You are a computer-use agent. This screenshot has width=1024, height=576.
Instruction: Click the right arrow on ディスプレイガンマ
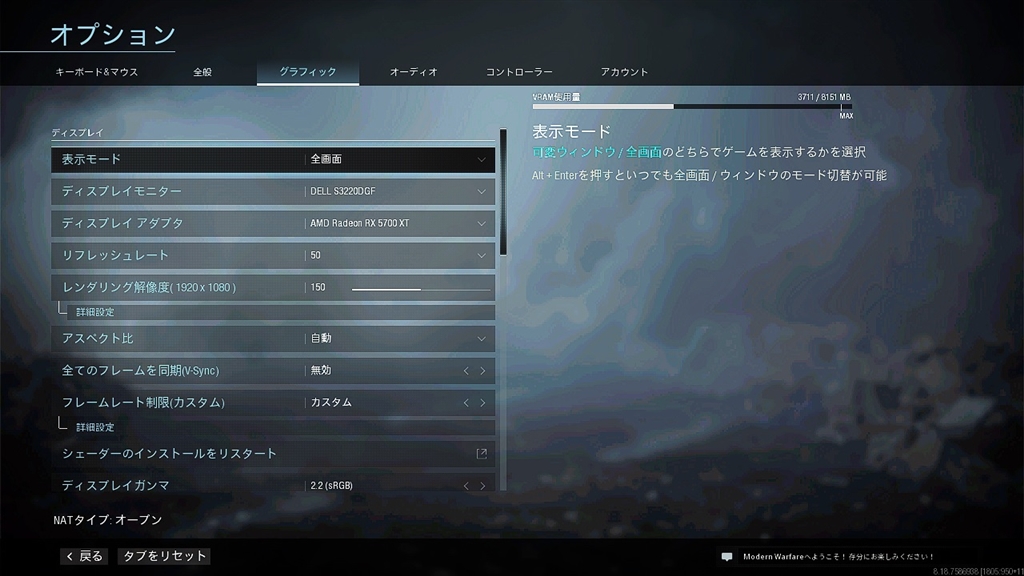point(483,486)
